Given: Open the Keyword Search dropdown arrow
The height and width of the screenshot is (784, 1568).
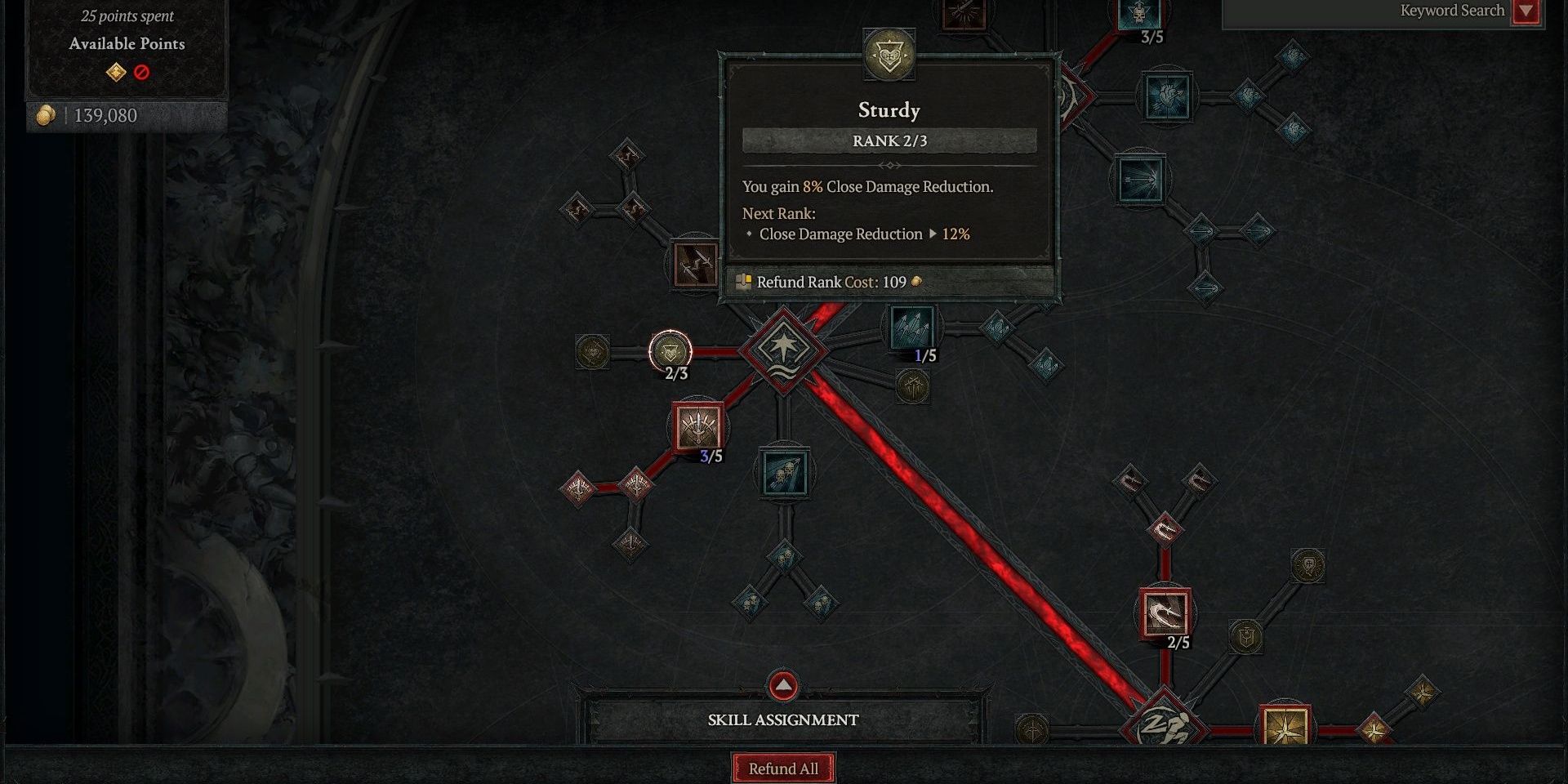Looking at the screenshot, I should [x=1527, y=11].
